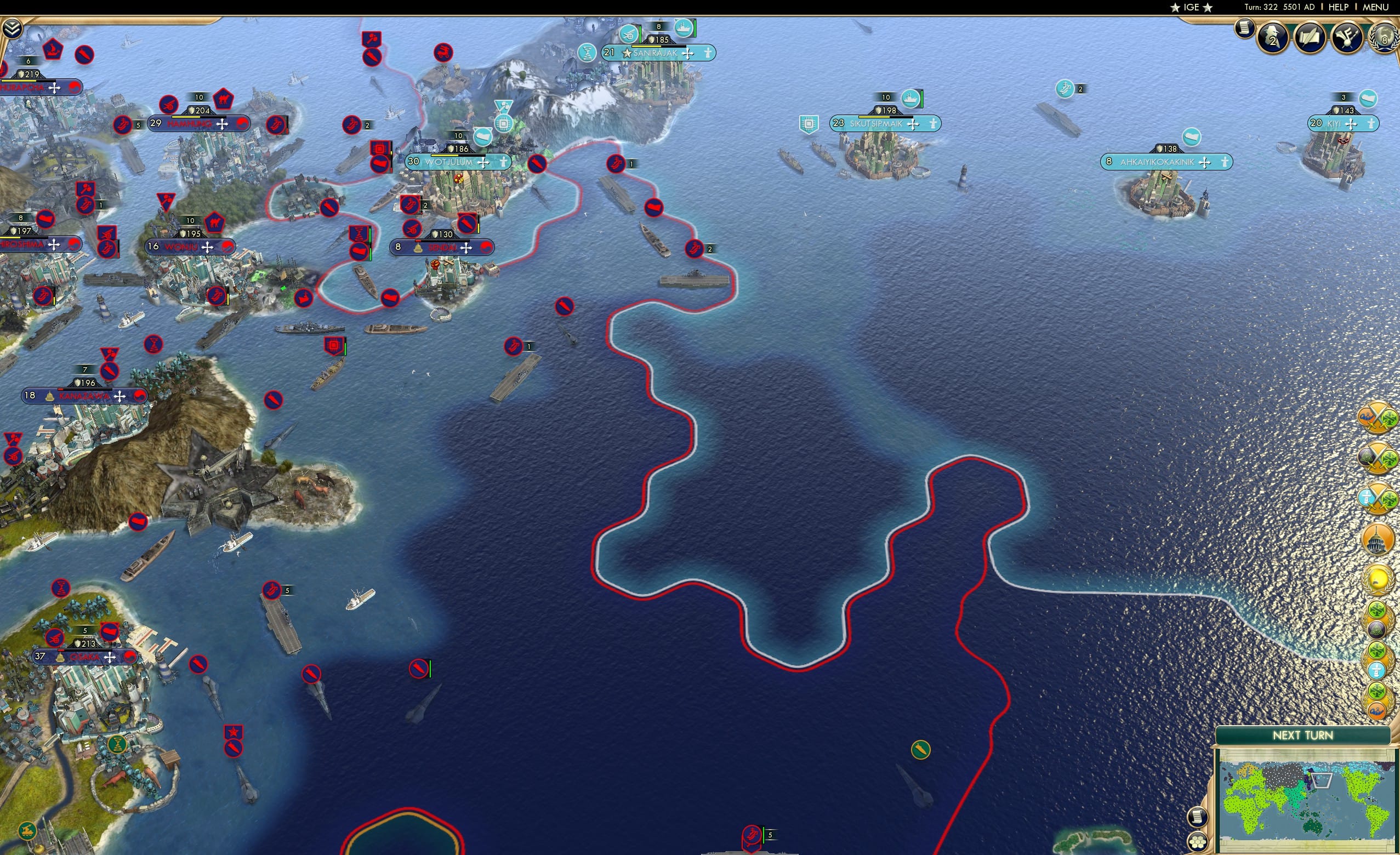Toggle the minimap options flower icon
Screen dimensions: 1400x855
(1198, 842)
